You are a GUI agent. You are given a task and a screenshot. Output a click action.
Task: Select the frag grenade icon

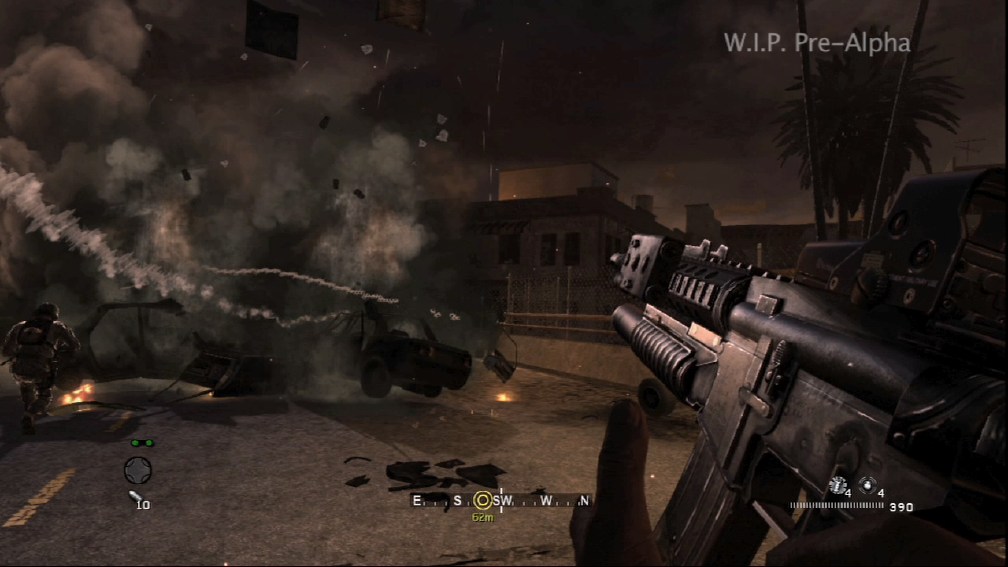point(866,486)
